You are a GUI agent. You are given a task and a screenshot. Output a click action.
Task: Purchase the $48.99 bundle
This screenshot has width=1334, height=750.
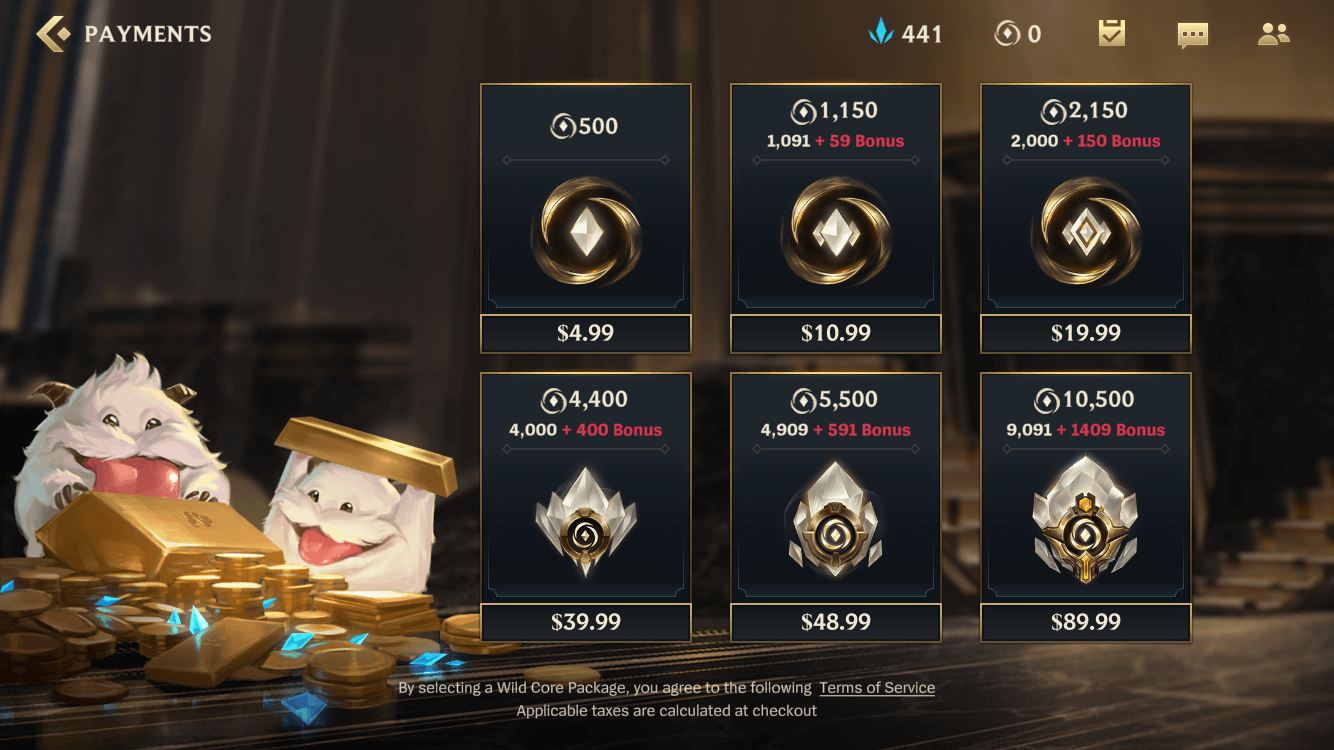click(835, 622)
